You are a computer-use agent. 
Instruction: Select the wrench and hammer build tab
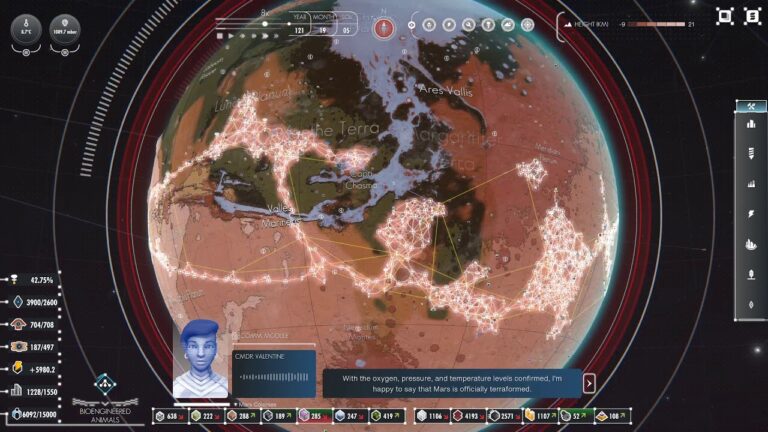click(750, 106)
